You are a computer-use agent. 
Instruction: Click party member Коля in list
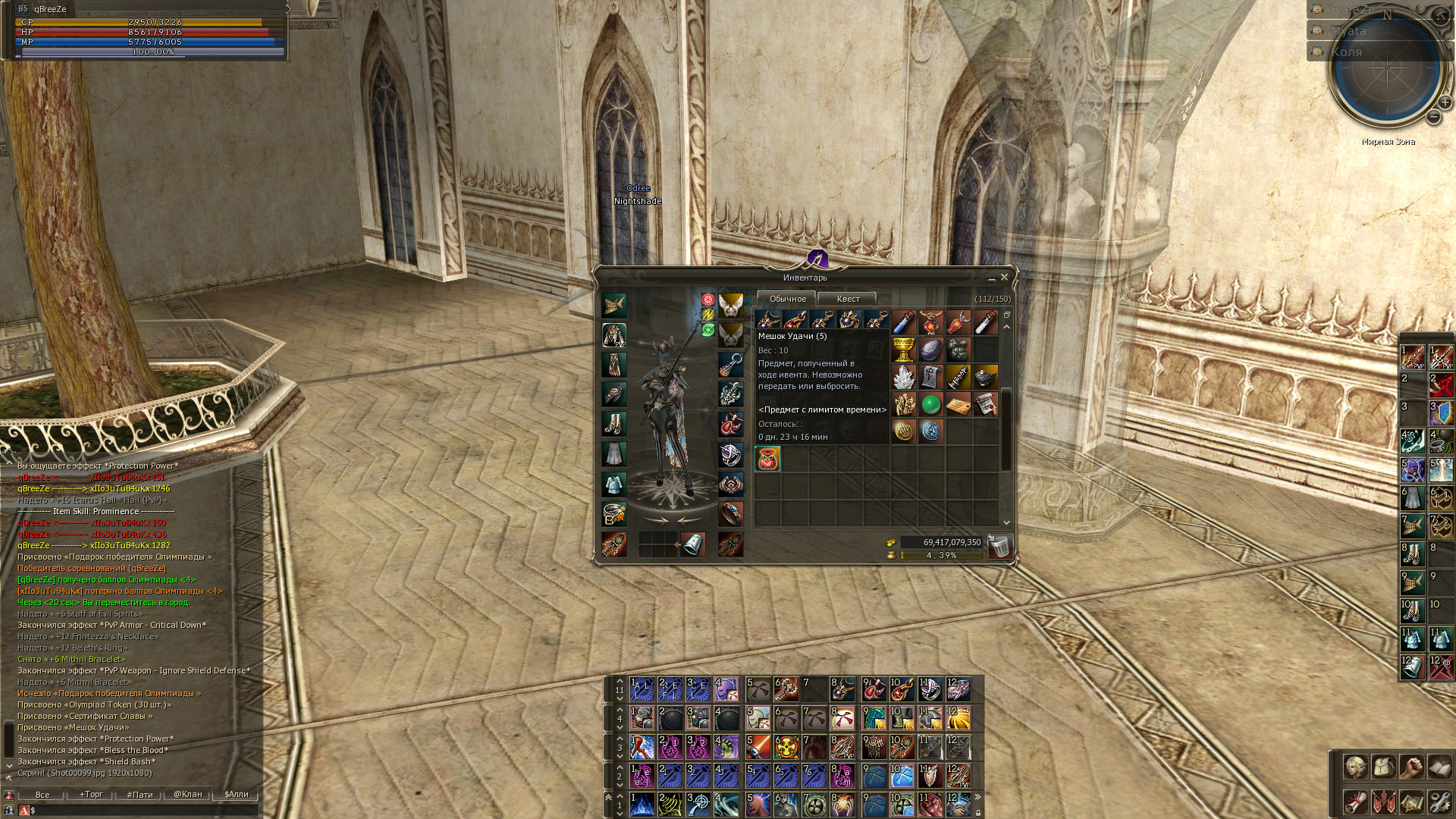[x=1347, y=52]
